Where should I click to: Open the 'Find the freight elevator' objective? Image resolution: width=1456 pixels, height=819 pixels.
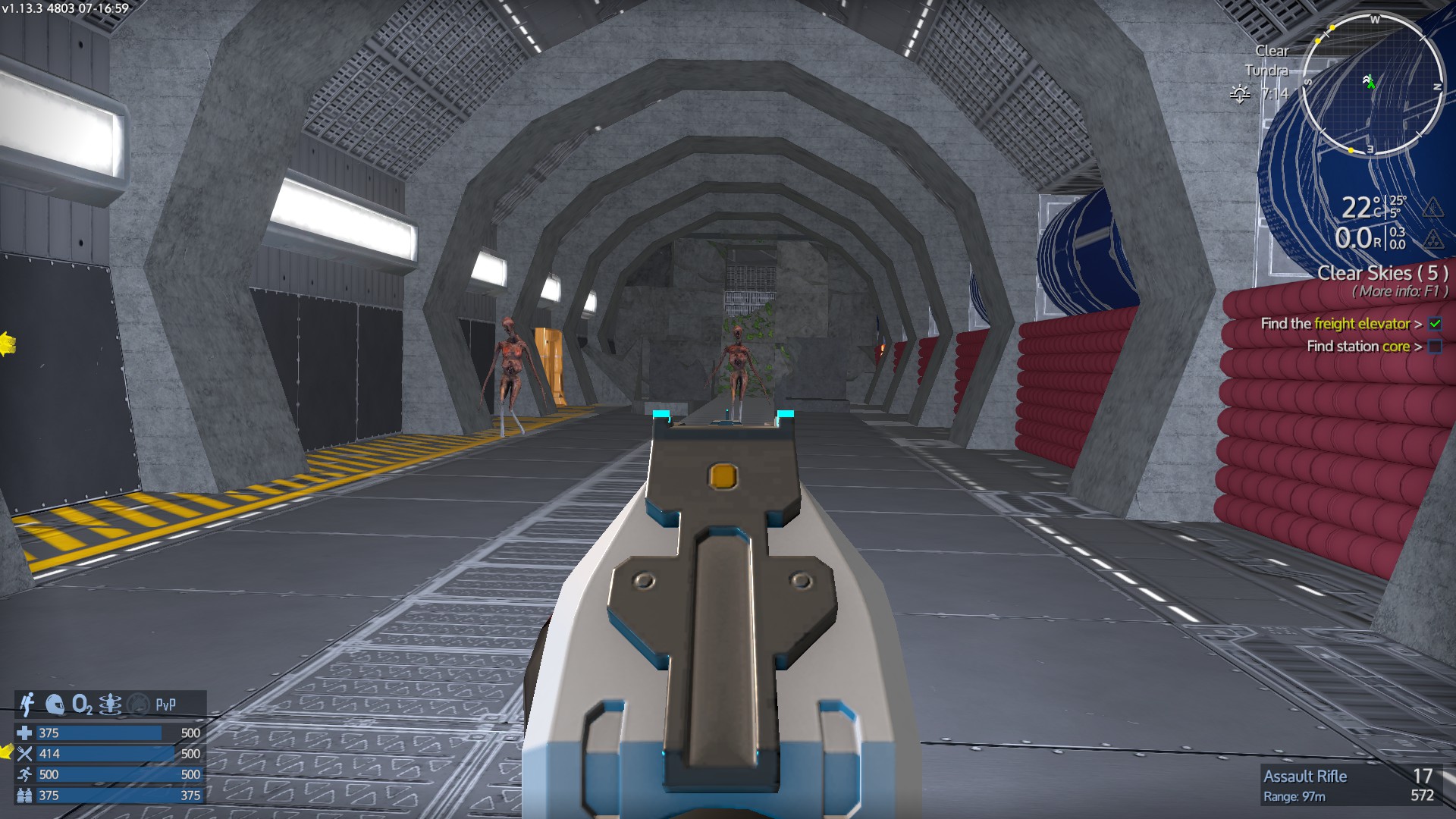(x=1339, y=324)
